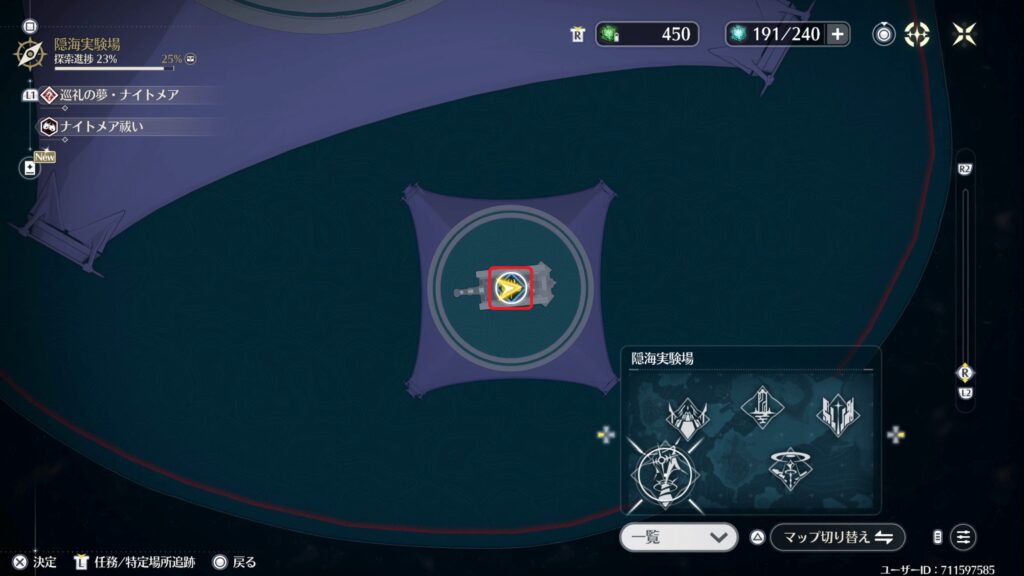1024x576 pixels.
Task: Click the 25% exploration reward chest icon
Action: click(x=190, y=59)
